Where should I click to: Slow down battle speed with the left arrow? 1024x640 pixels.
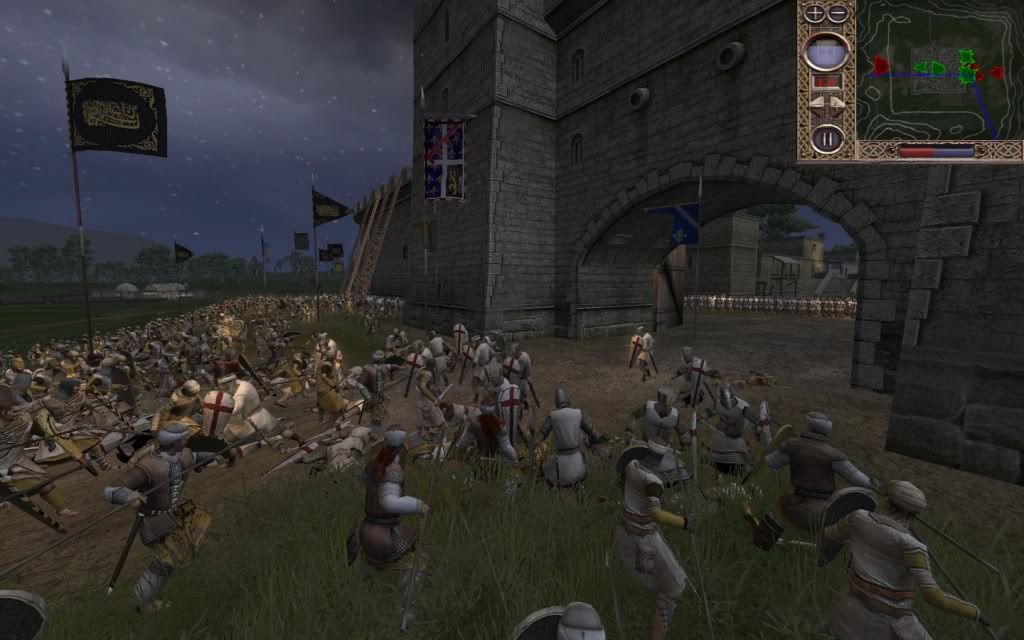(816, 104)
